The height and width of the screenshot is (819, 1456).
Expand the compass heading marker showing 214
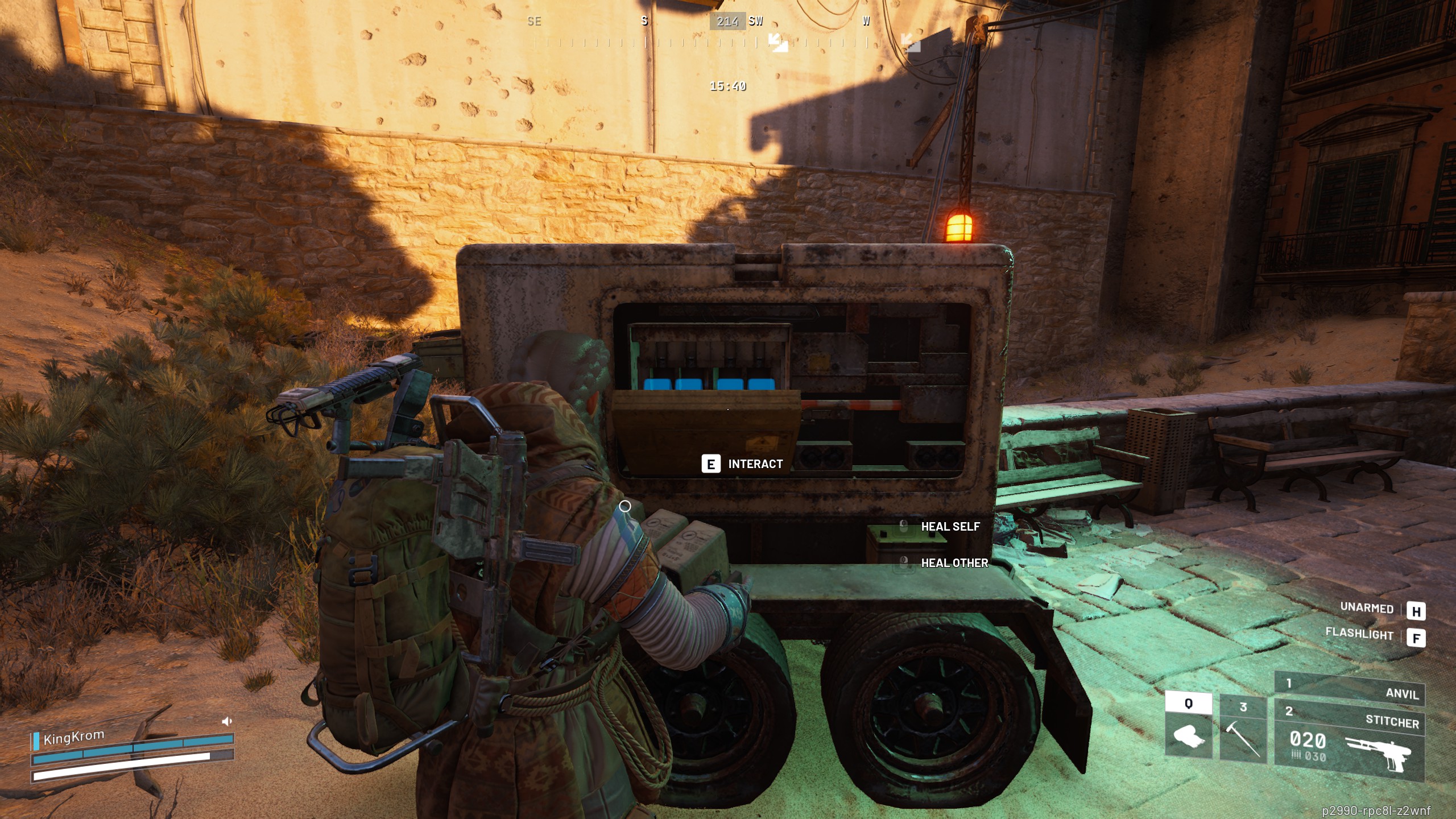pyautogui.click(x=728, y=22)
